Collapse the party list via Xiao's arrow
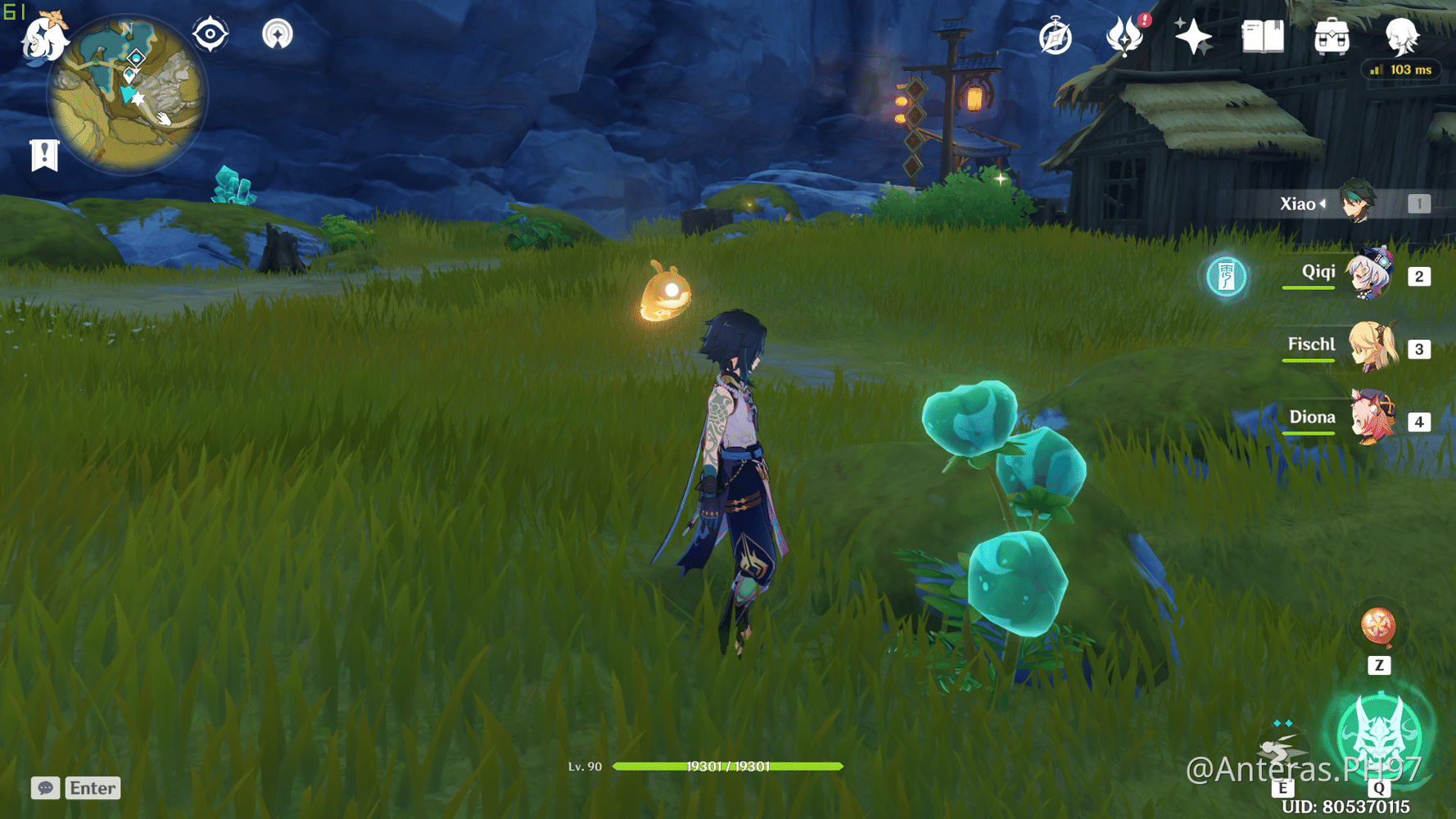This screenshot has height=819, width=1456. 1323,205
